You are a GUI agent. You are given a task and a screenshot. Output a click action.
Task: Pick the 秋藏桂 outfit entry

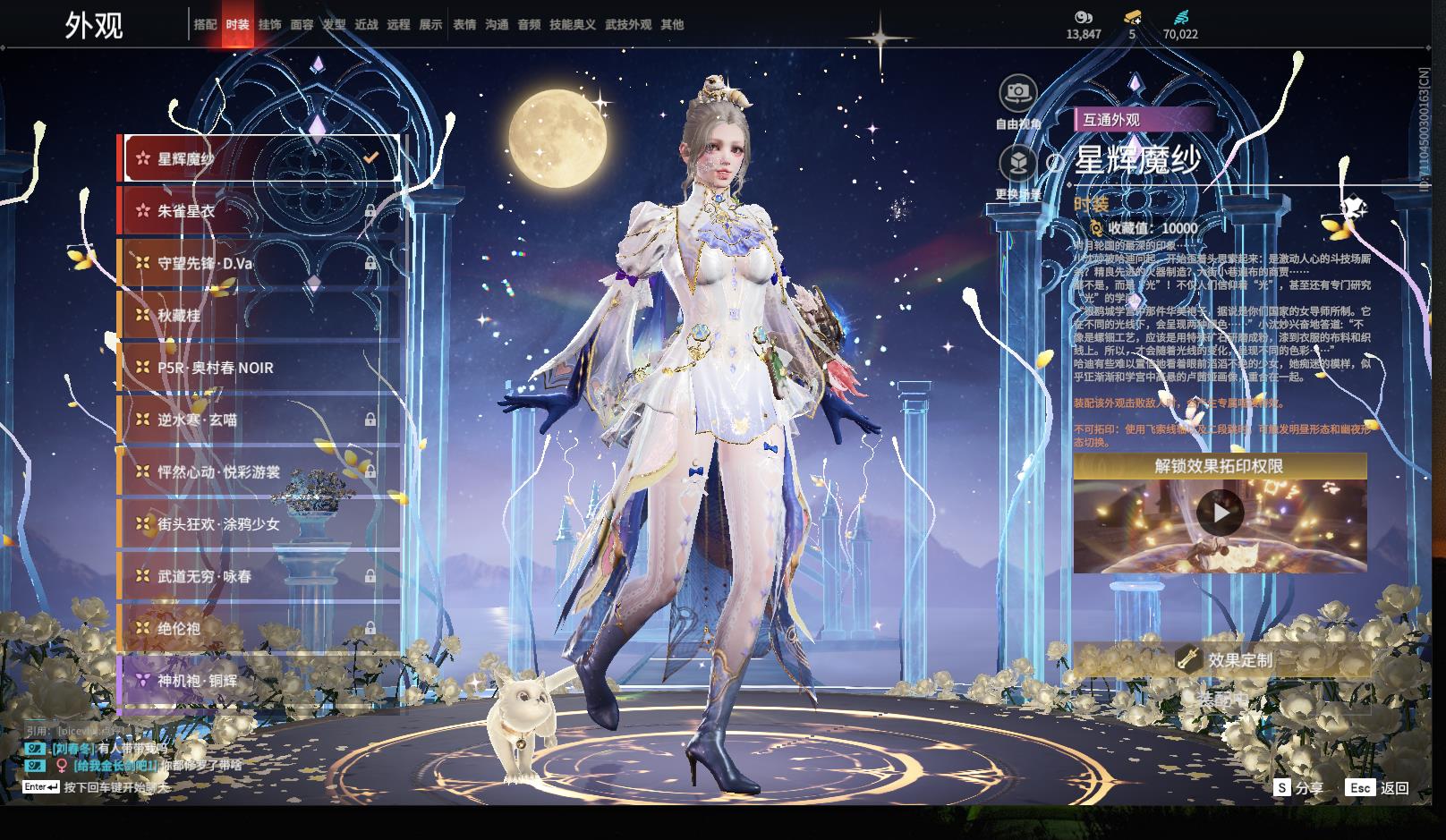[x=259, y=315]
